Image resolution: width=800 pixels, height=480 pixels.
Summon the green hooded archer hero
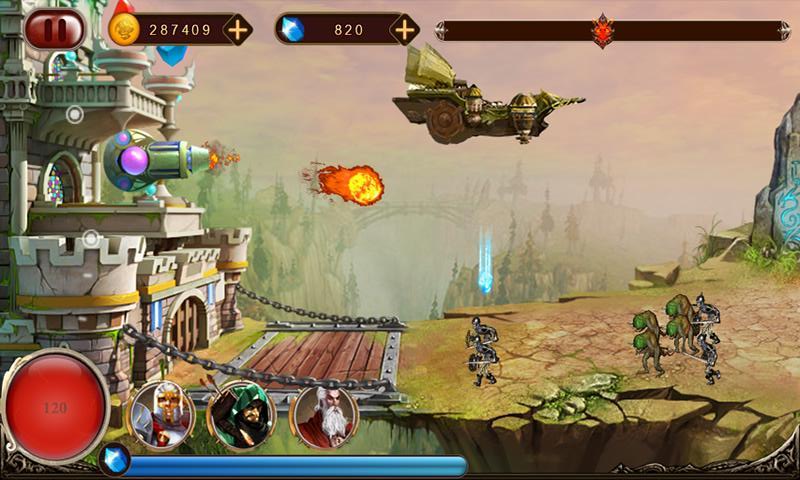[x=240, y=414]
